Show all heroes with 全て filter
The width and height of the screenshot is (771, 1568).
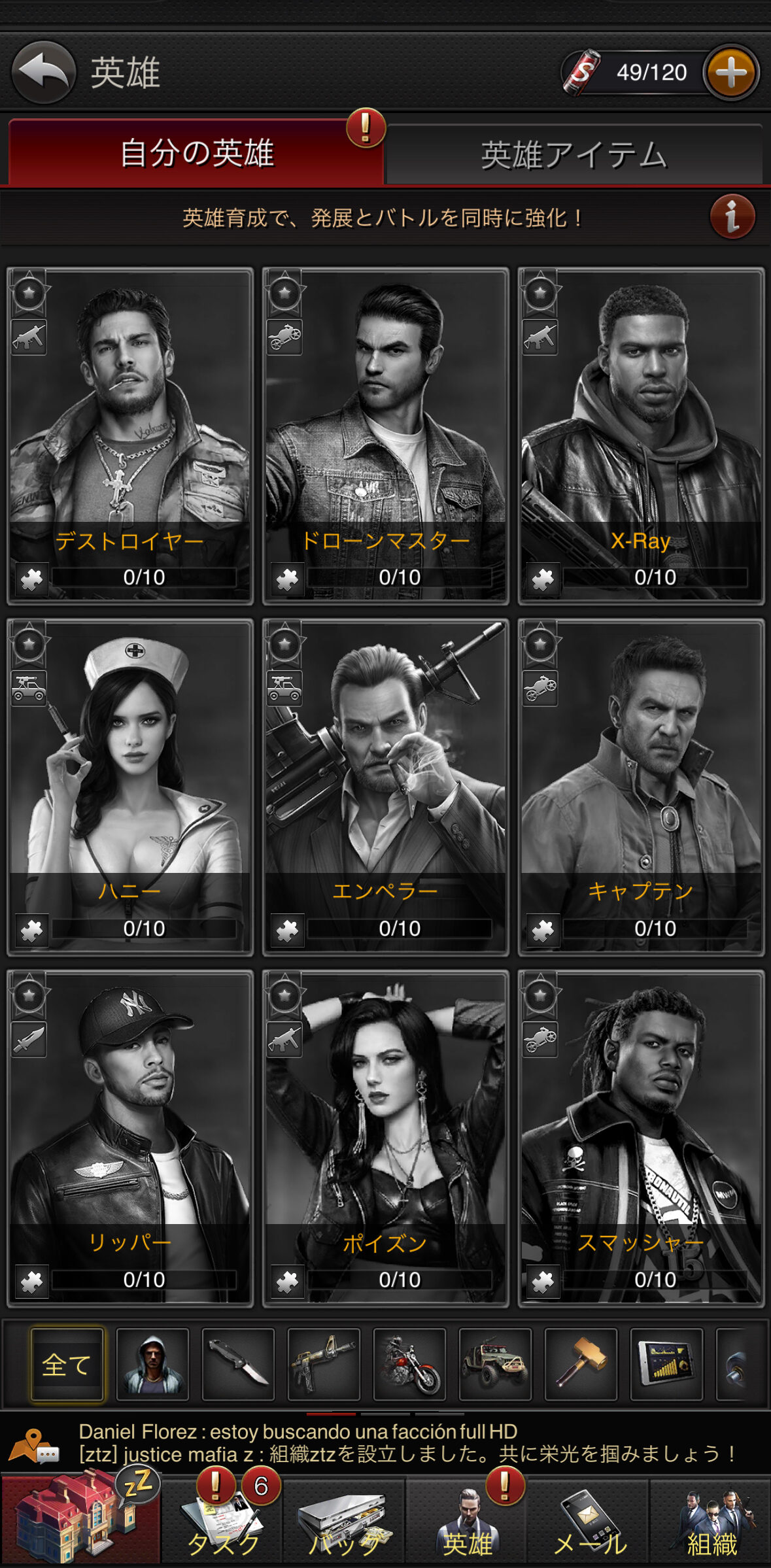pos(67,1364)
